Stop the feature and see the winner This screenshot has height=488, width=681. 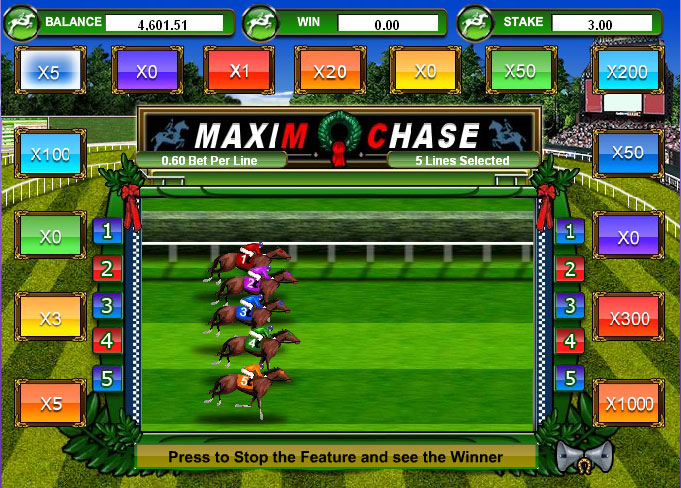click(336, 457)
